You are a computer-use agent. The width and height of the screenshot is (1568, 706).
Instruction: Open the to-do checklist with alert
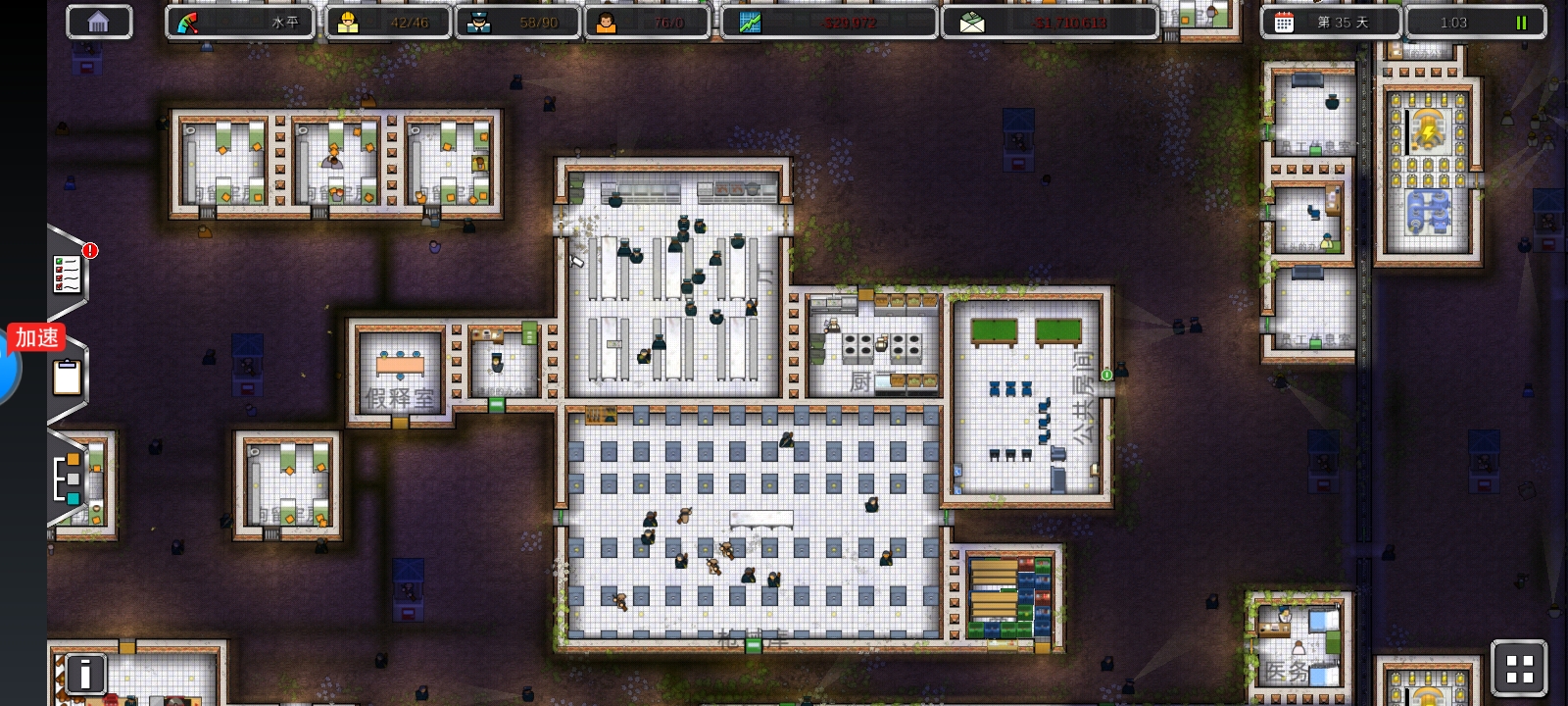68,274
